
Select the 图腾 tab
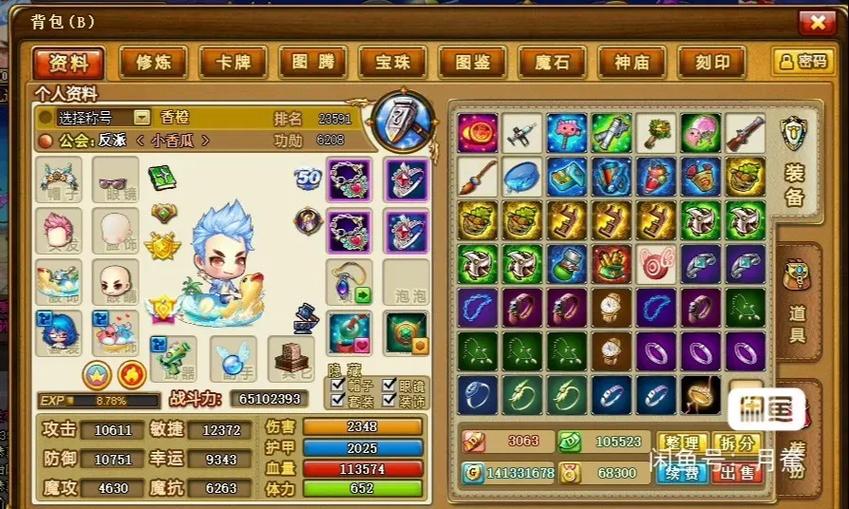coord(312,62)
